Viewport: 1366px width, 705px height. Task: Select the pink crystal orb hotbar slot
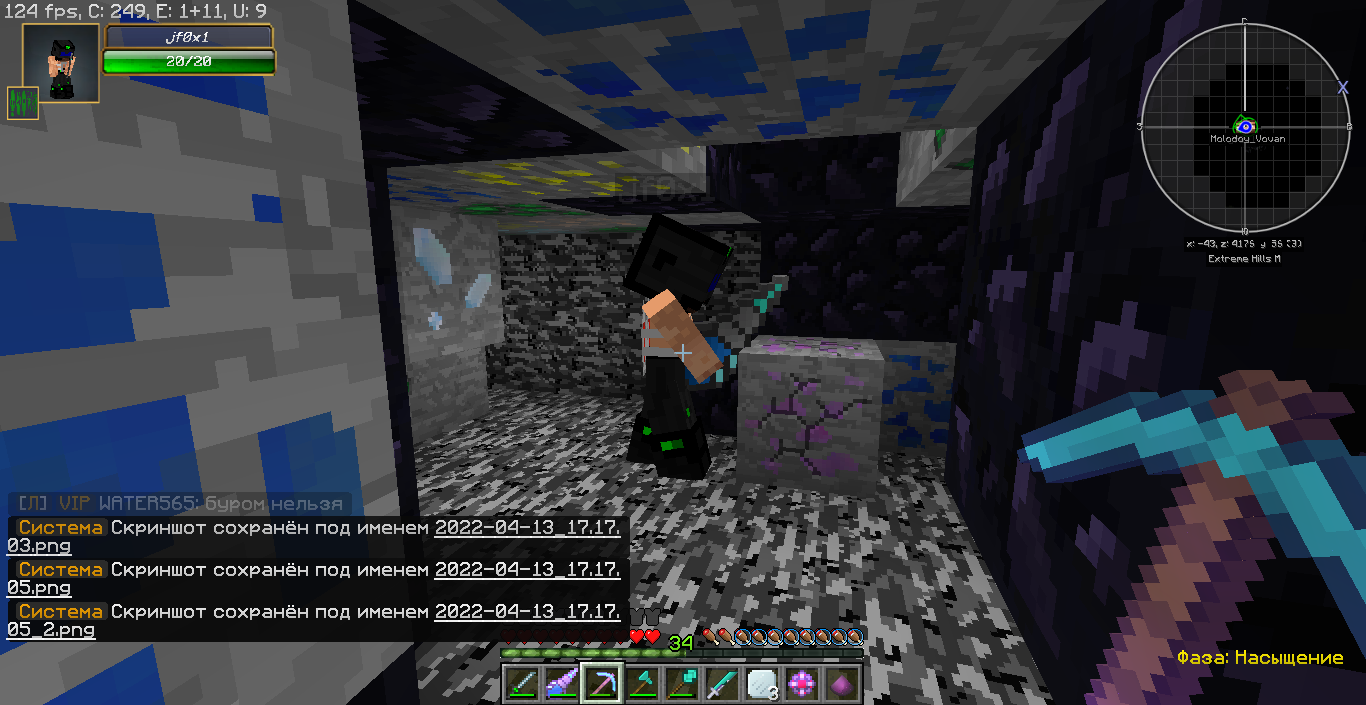tap(802, 683)
